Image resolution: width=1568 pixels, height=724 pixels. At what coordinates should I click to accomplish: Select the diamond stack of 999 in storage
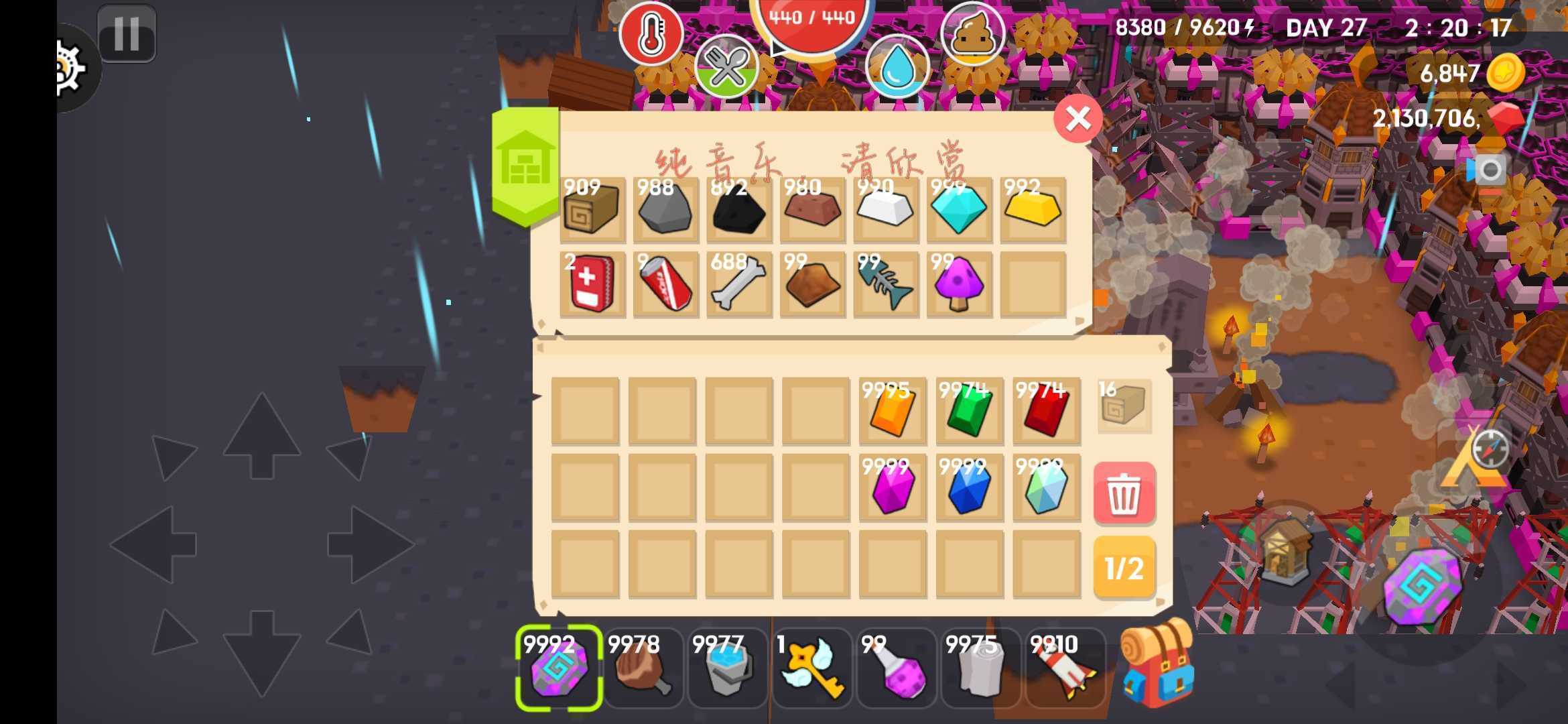coord(958,211)
